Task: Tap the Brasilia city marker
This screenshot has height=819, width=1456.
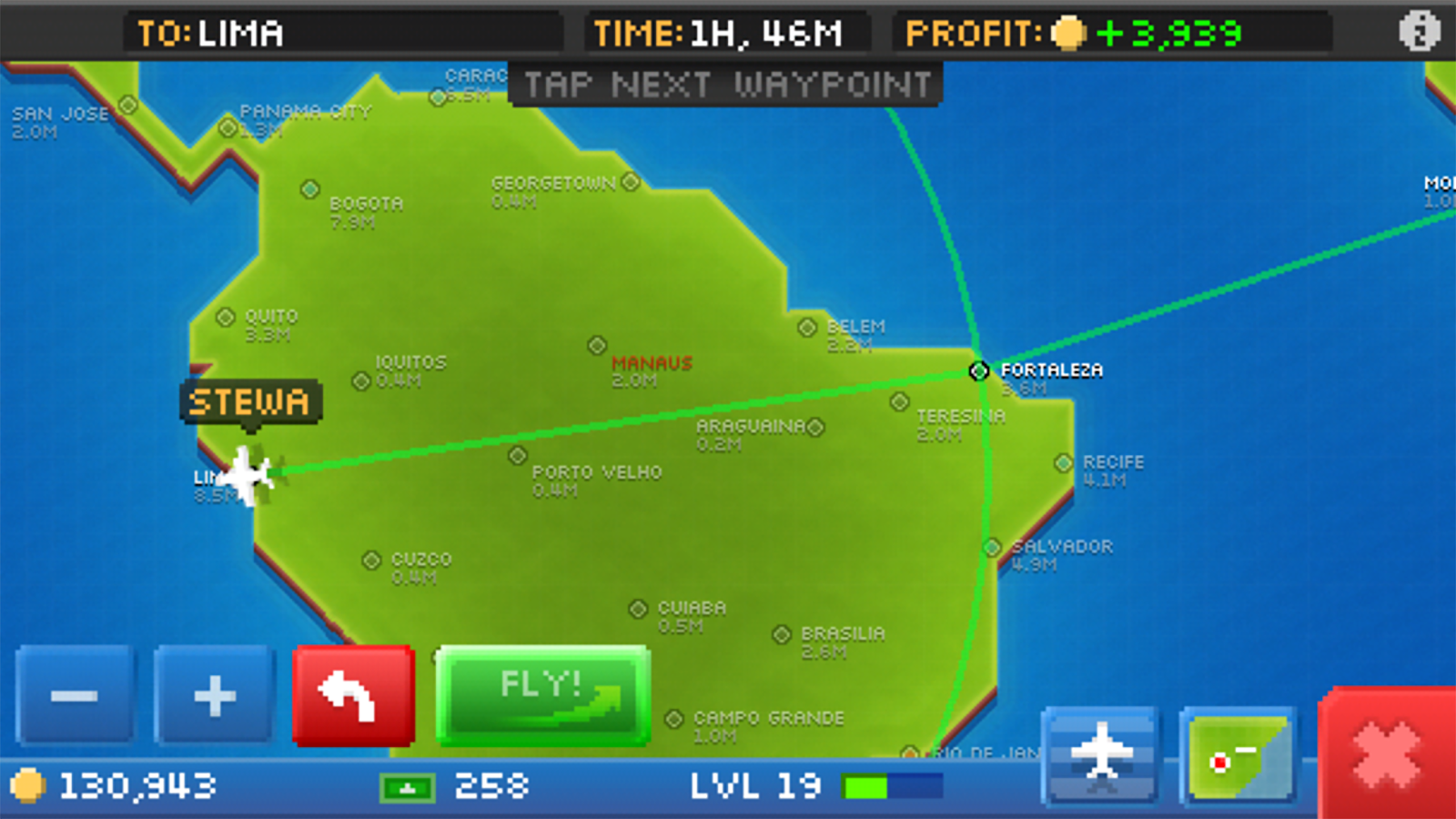Action: pos(781,634)
